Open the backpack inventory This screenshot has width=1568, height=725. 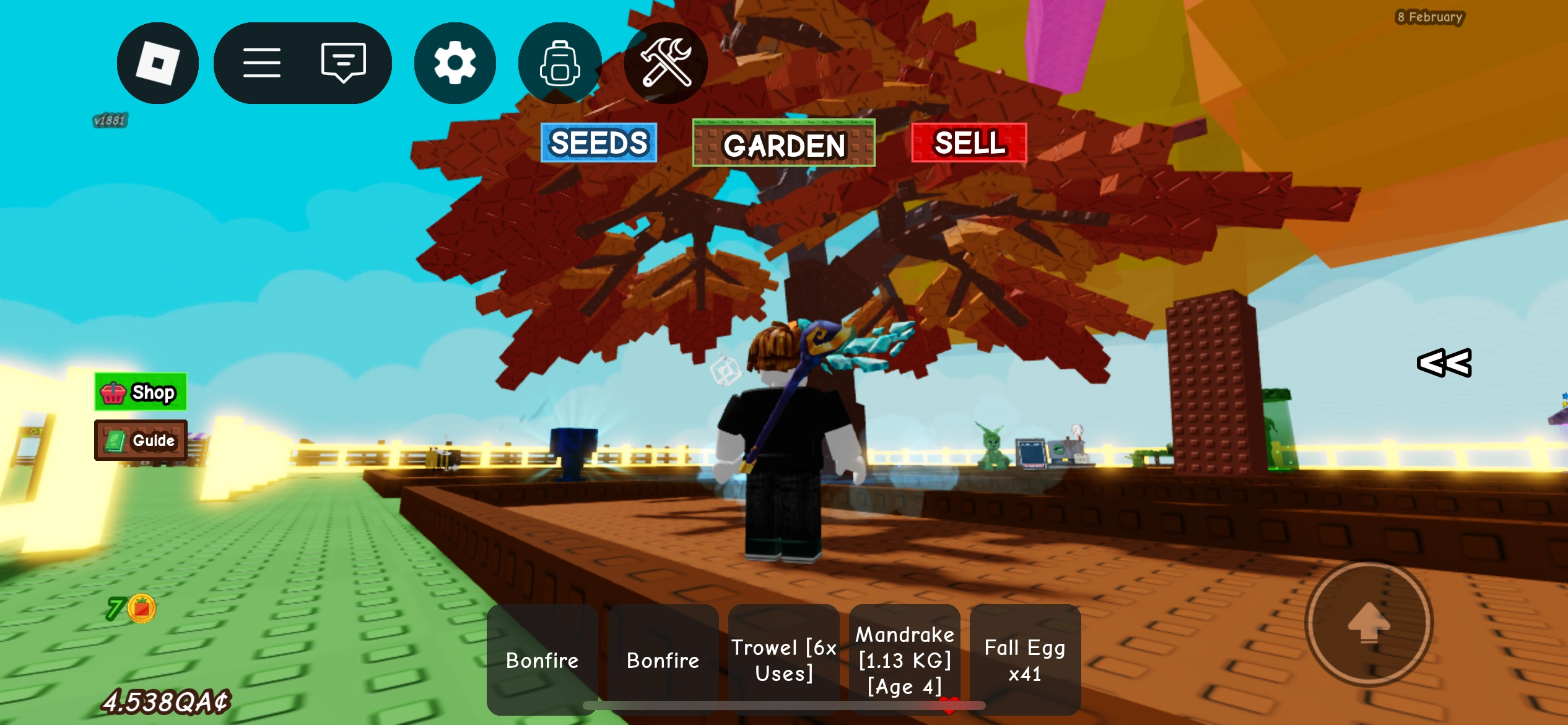click(x=559, y=63)
